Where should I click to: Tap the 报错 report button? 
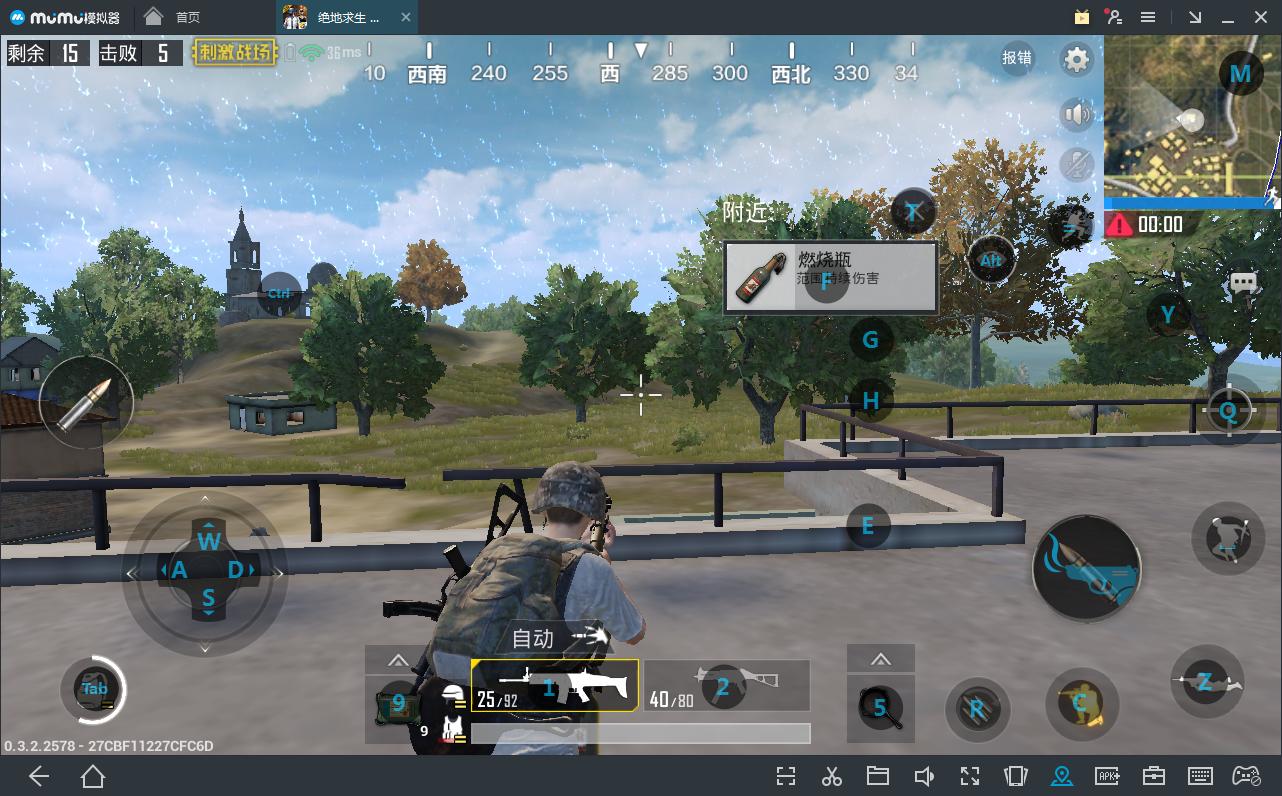[x=1017, y=58]
